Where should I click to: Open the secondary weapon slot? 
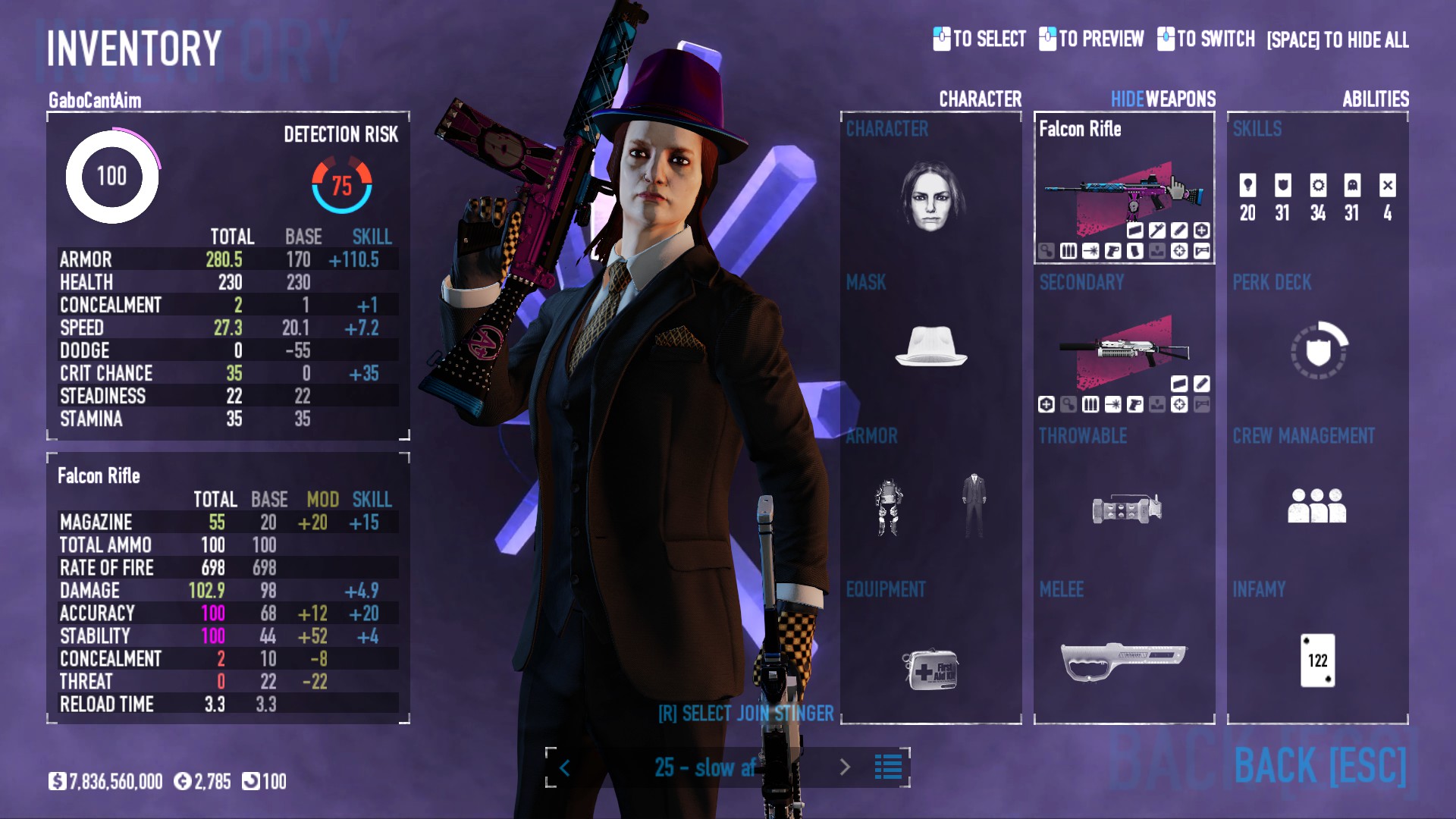pyautogui.click(x=1124, y=350)
